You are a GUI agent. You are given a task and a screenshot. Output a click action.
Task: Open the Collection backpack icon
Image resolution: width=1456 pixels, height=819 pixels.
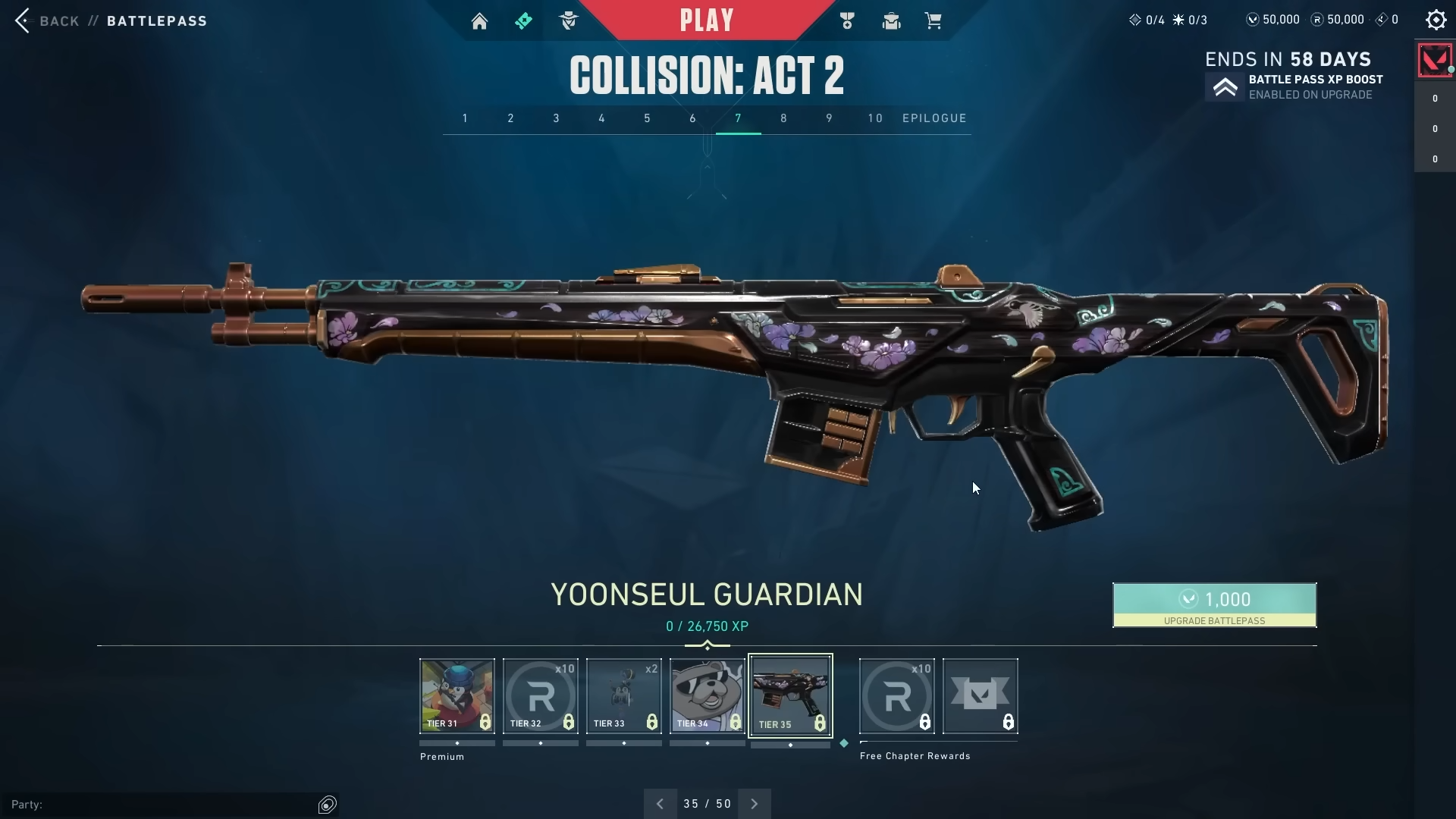coord(890,20)
